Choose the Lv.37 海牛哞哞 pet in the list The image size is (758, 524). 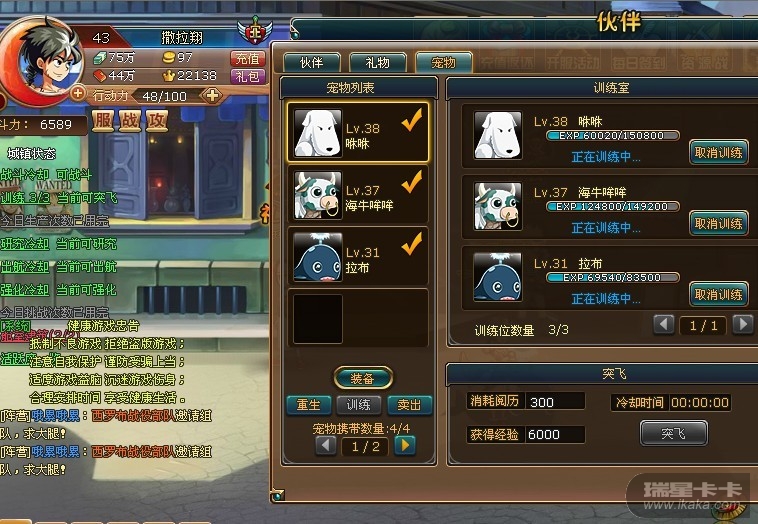click(358, 195)
